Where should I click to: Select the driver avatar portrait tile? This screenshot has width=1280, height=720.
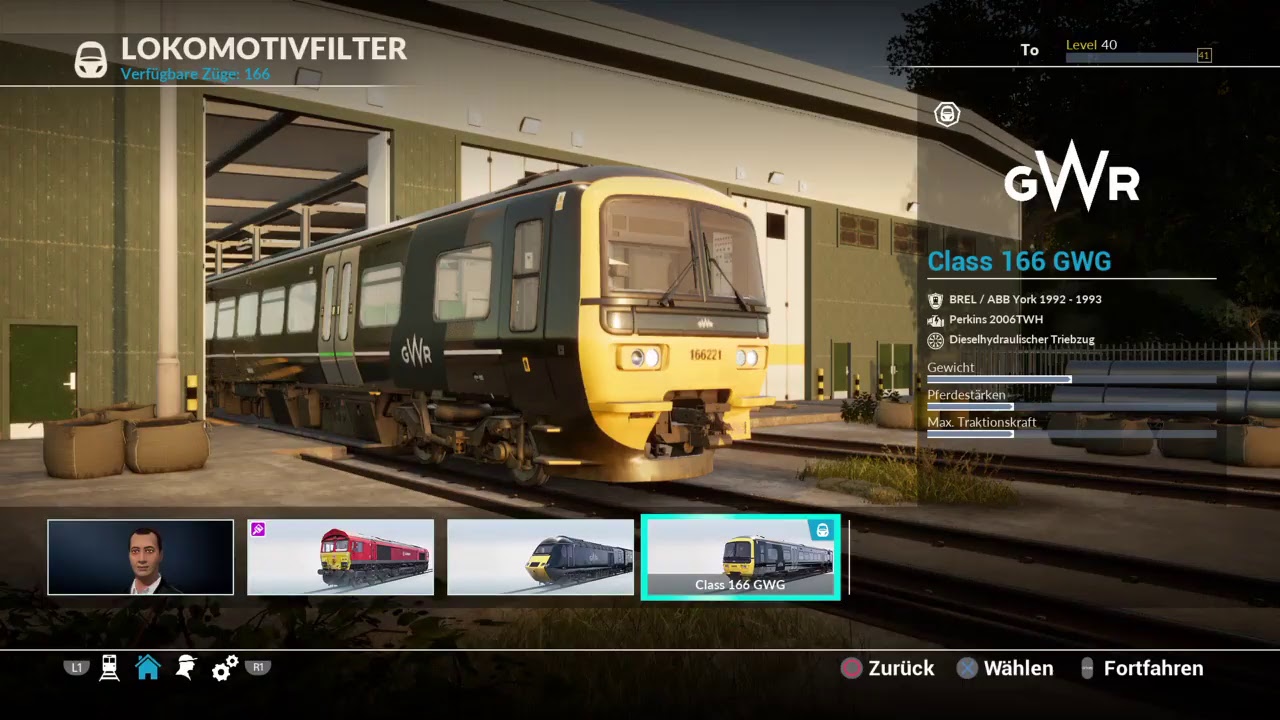point(140,557)
